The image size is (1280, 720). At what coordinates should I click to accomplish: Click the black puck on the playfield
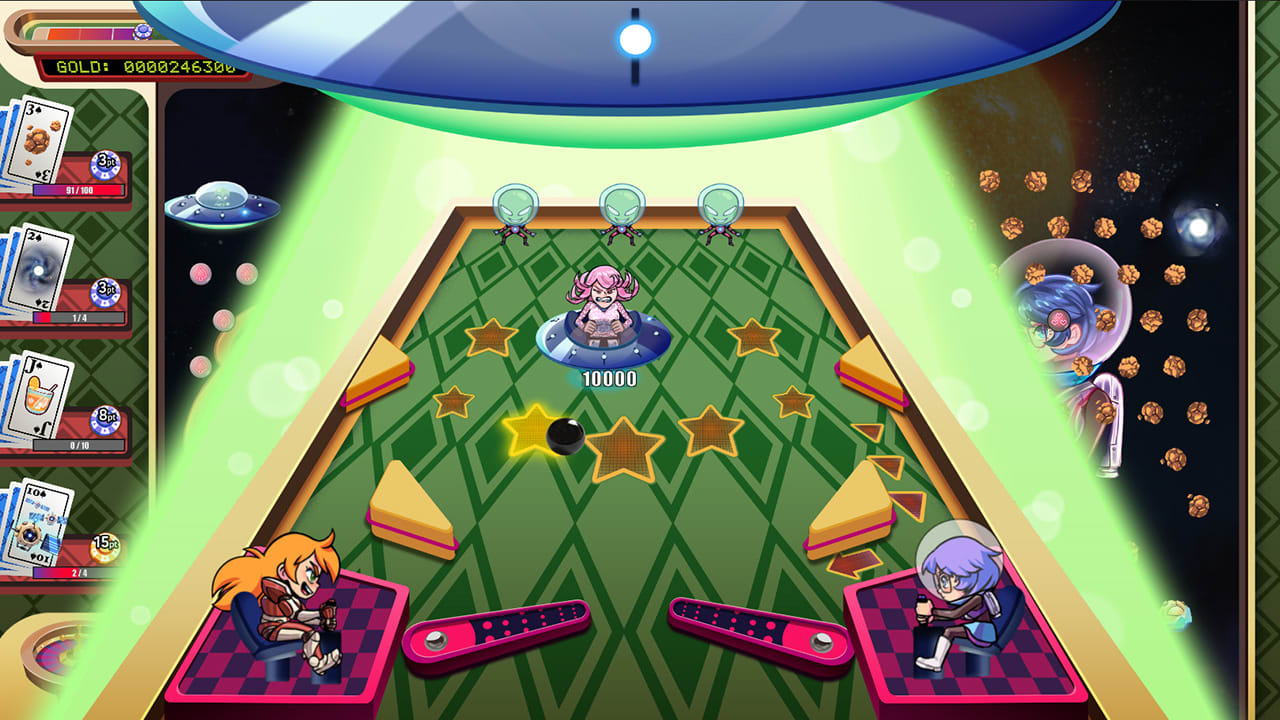coord(564,436)
